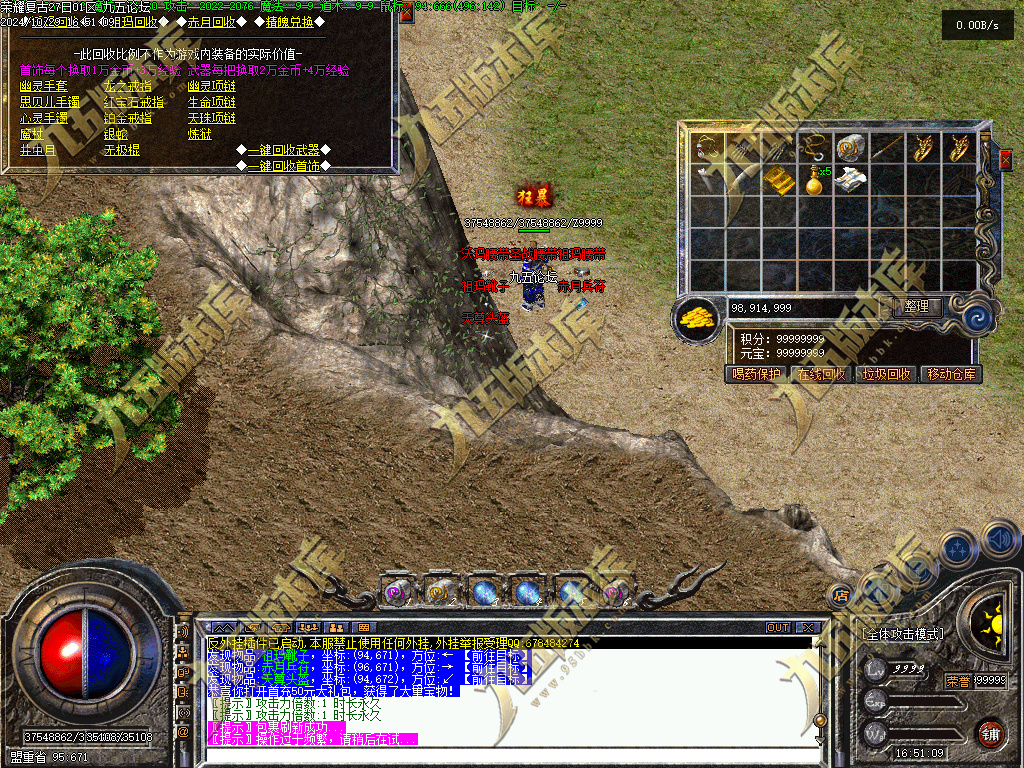Activate the 垃圾回收 junk recycle button
This screenshot has width=1024, height=768.
886,374
